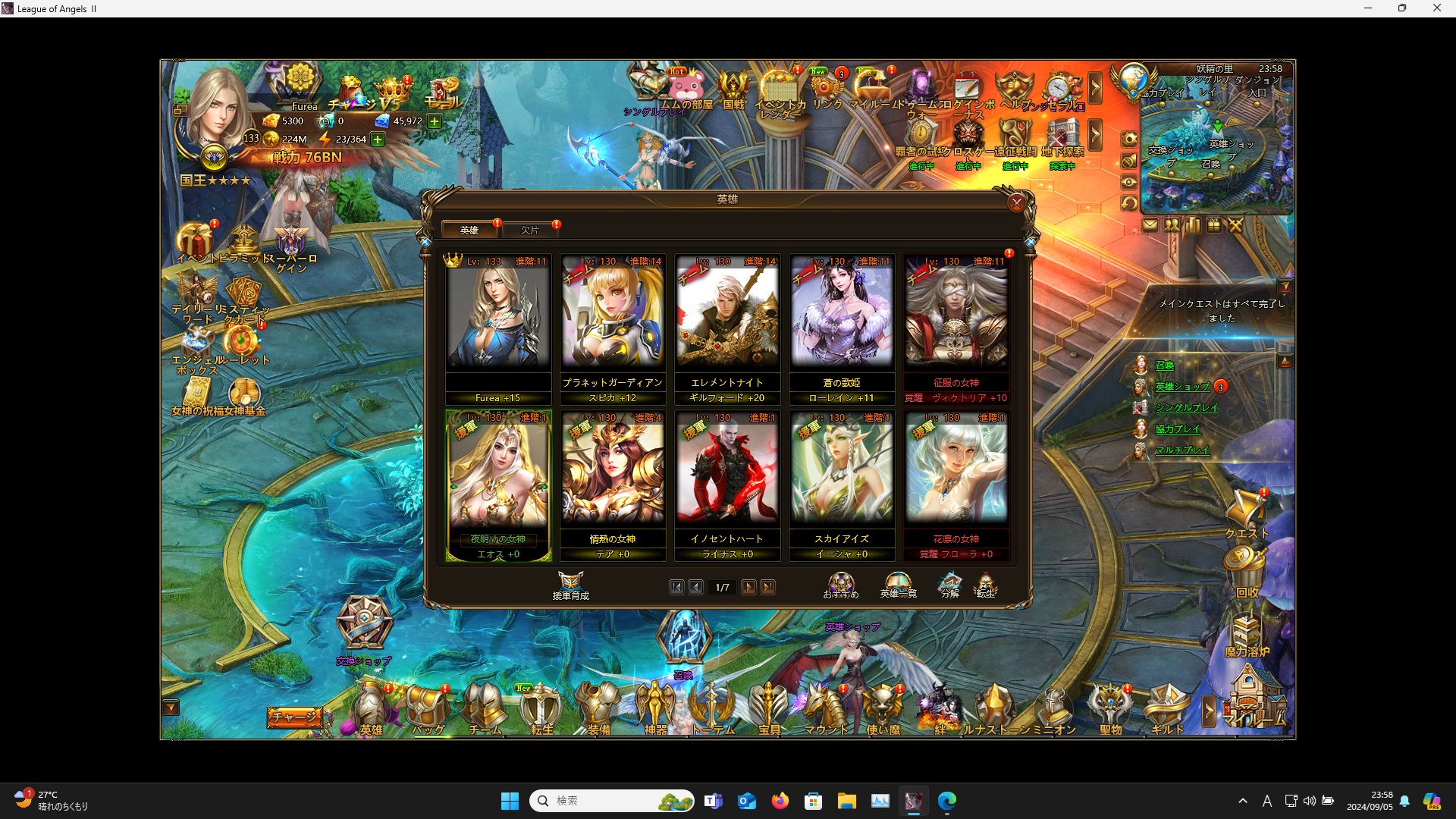Open the 分解 dismantle function

pyautogui.click(x=949, y=585)
